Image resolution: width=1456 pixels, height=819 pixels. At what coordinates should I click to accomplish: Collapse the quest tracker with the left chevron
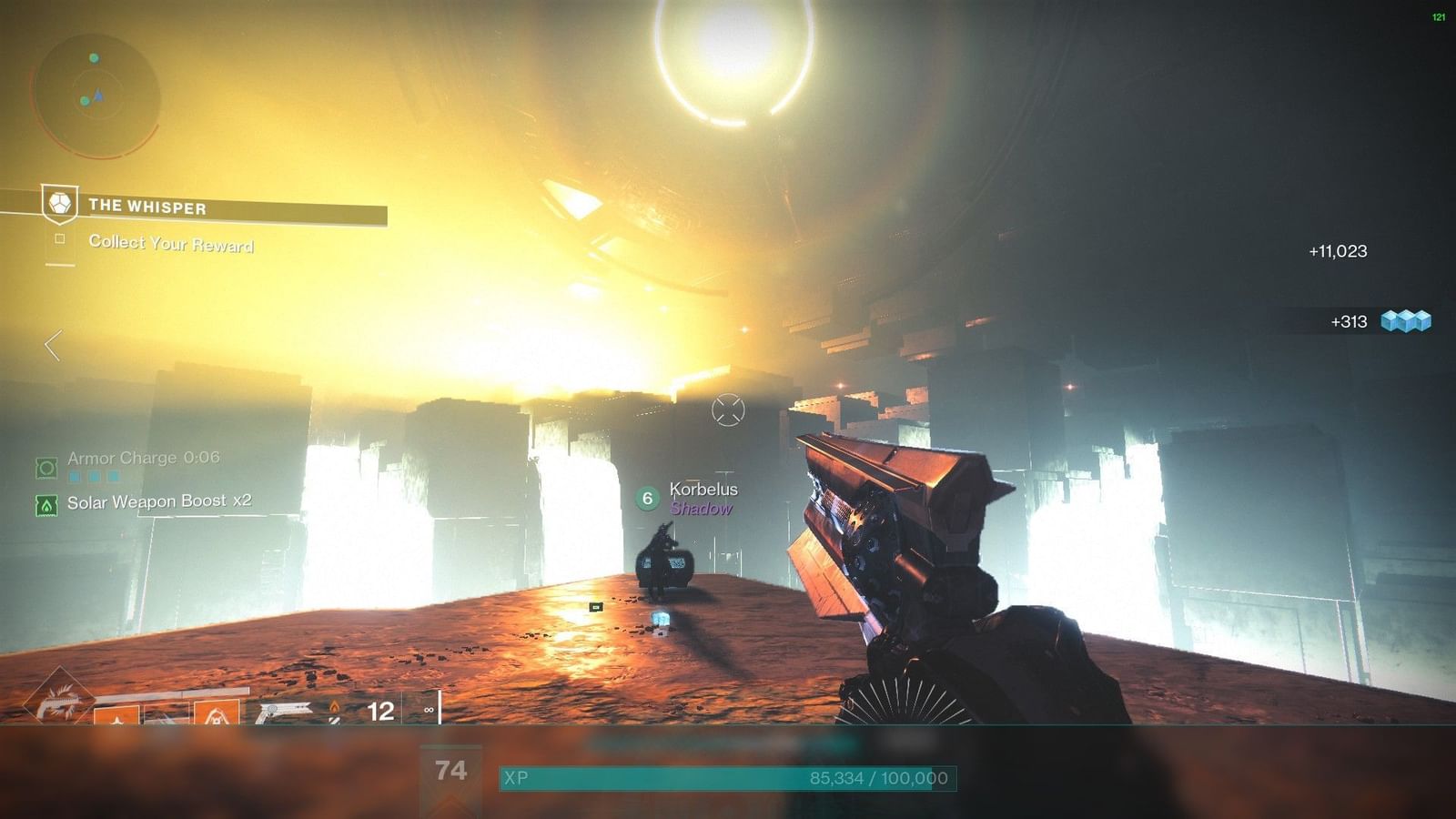coord(52,343)
